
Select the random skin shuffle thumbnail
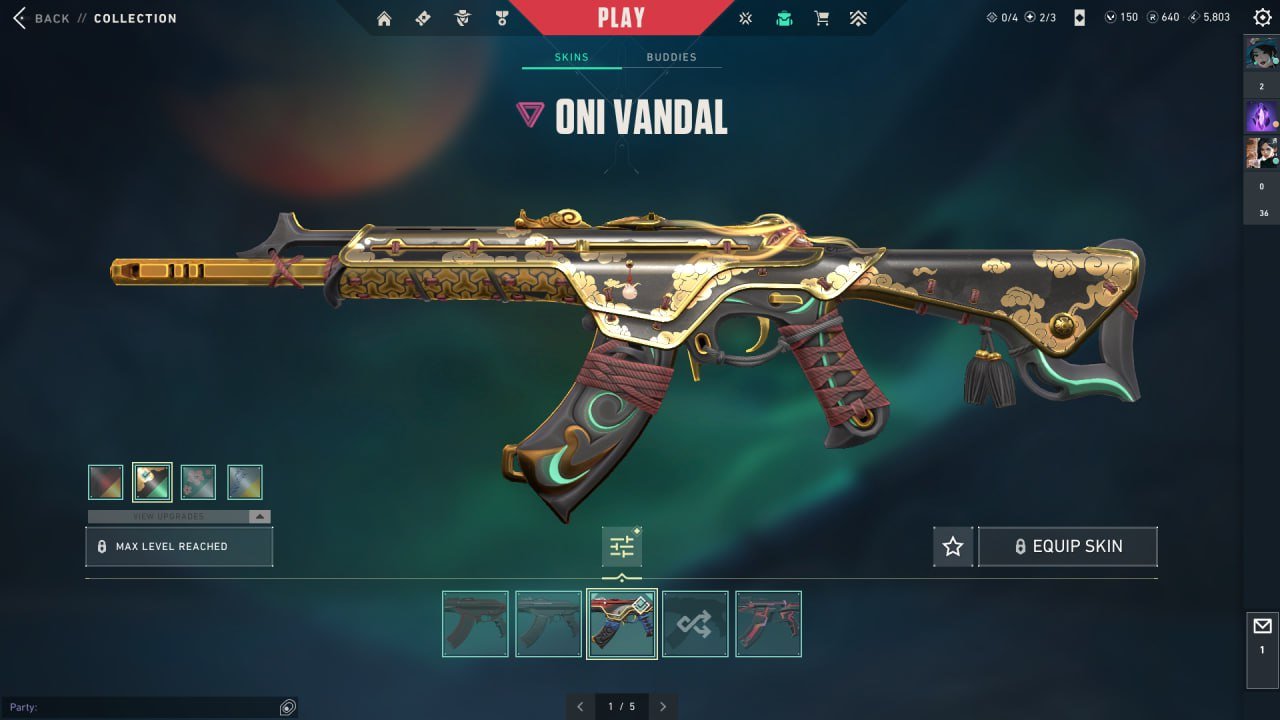(x=694, y=623)
